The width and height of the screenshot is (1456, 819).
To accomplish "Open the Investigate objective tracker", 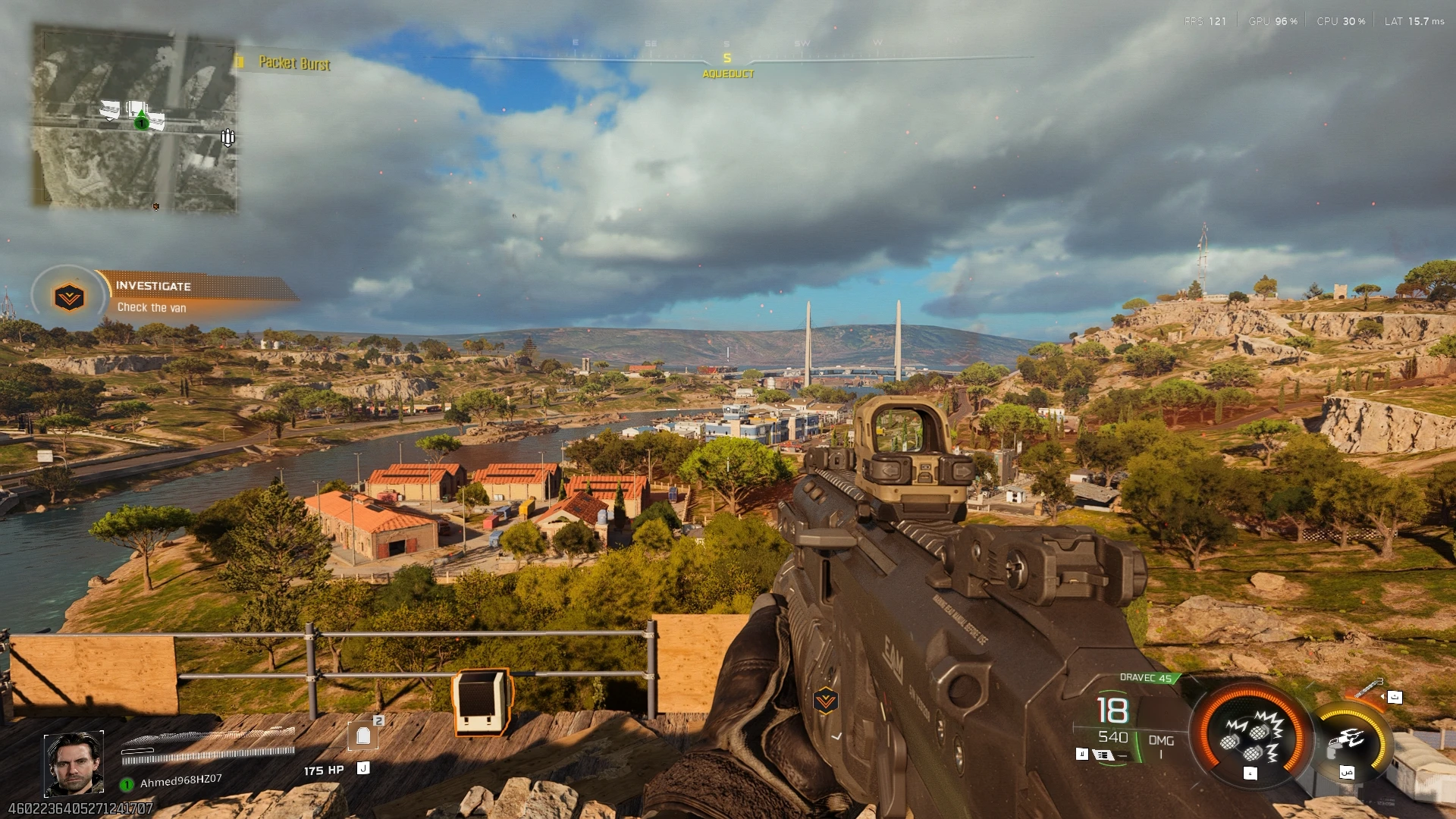I will (x=199, y=296).
